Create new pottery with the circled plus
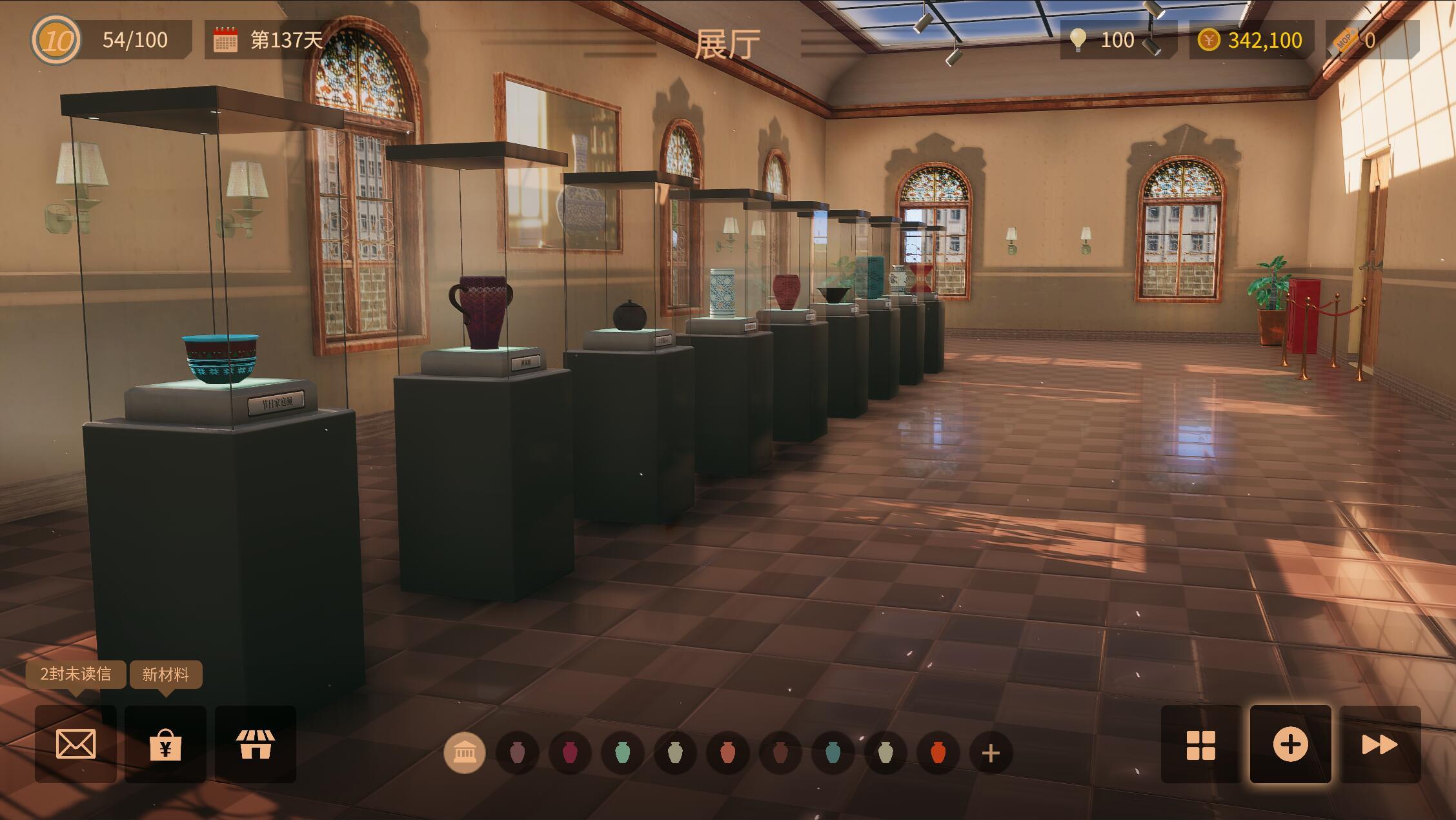 click(1290, 744)
